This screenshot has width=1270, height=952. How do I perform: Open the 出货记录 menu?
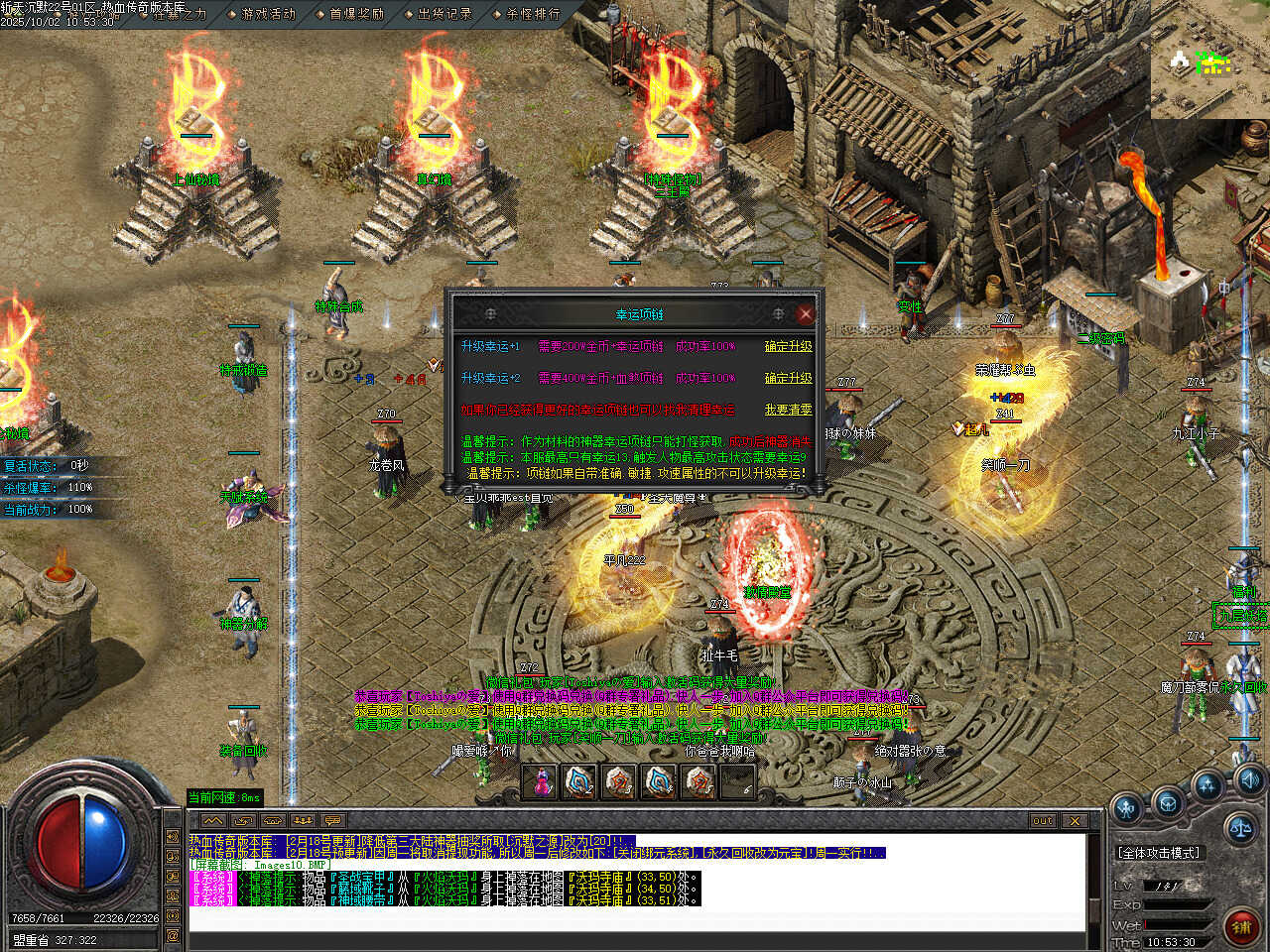point(444,14)
